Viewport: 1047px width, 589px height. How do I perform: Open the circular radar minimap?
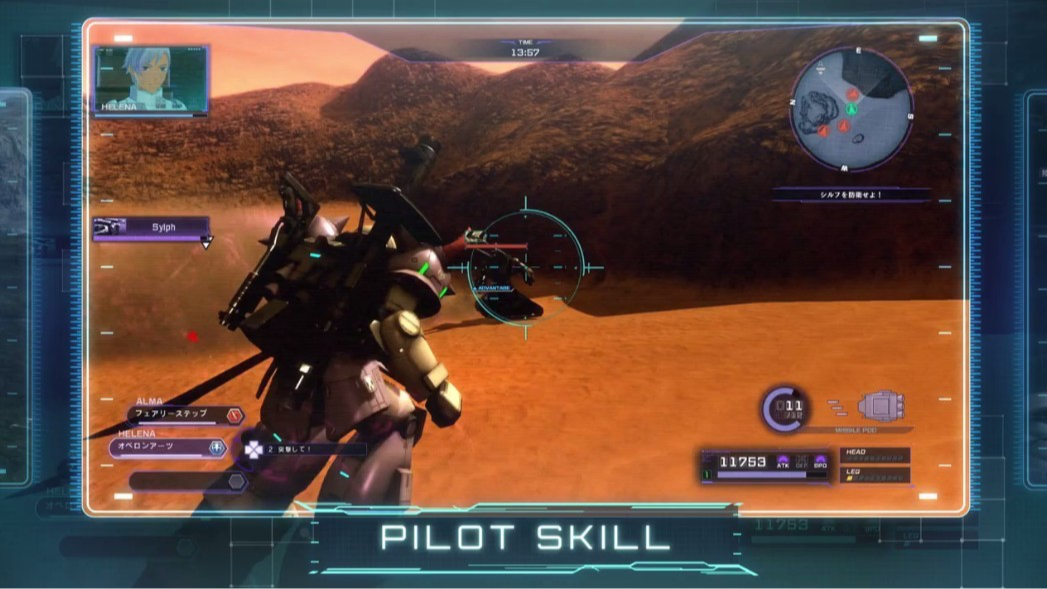(x=850, y=108)
